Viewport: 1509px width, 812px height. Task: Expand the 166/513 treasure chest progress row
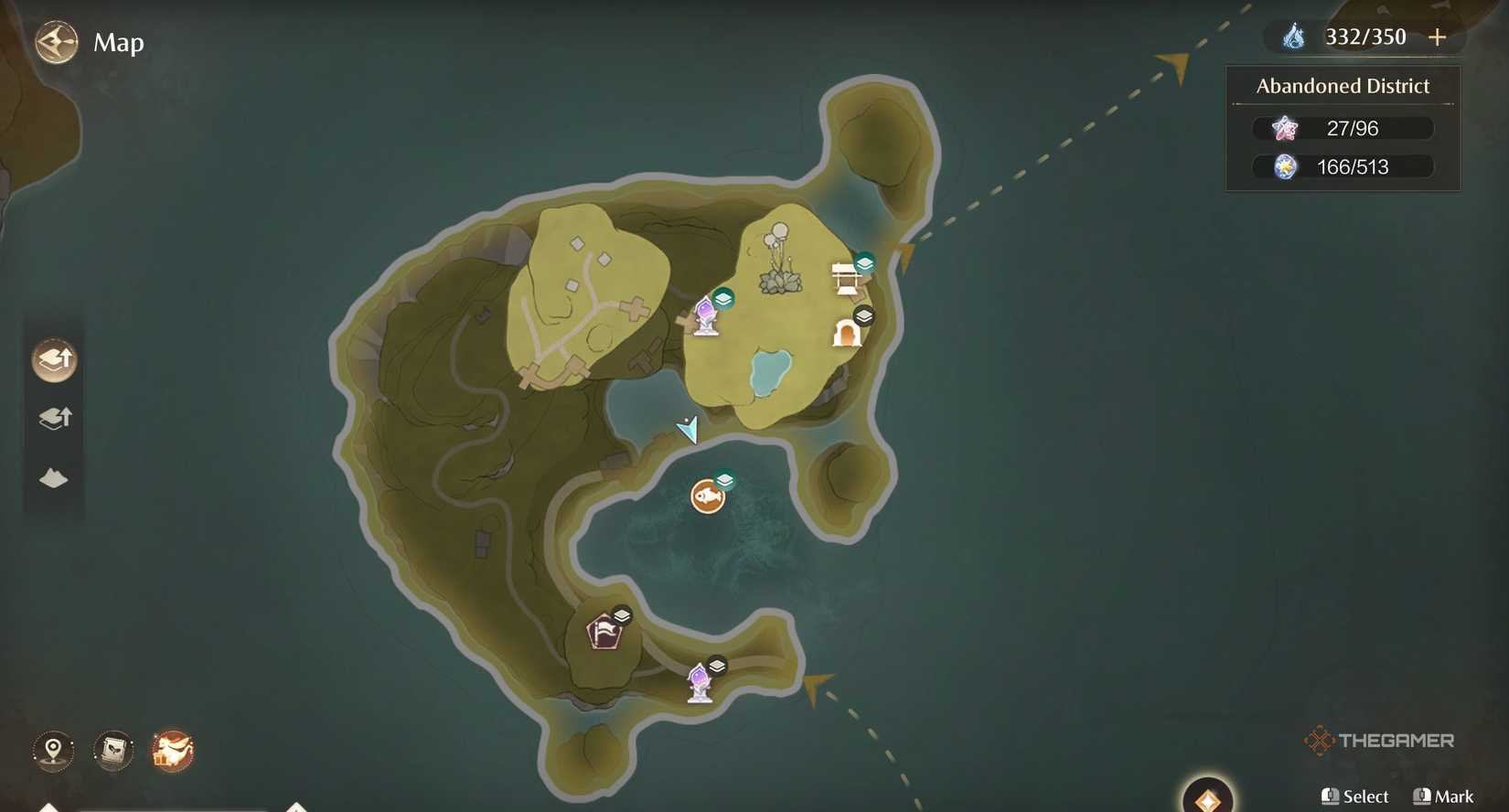[1342, 166]
